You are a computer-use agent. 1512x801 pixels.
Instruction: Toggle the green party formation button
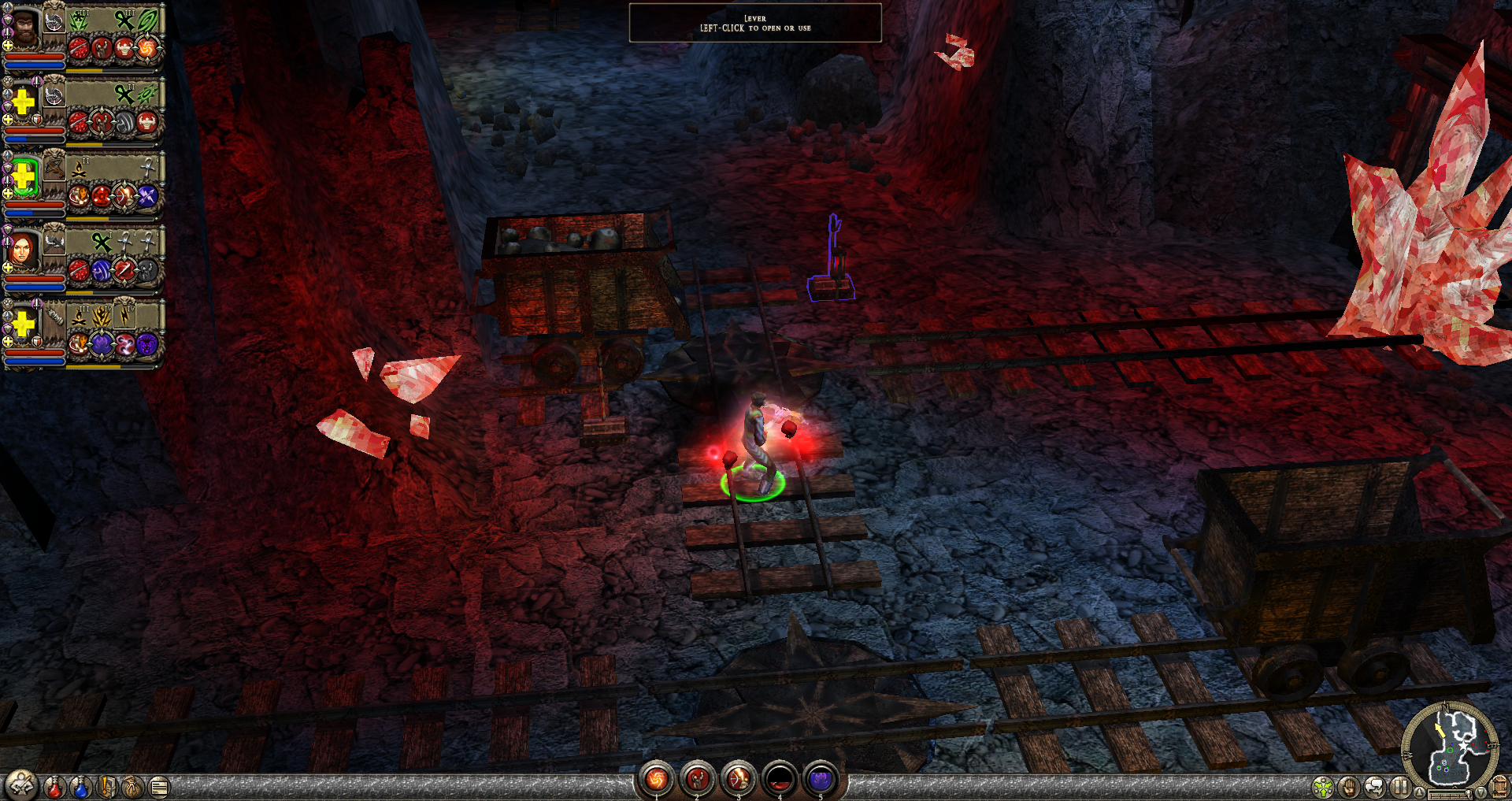[1323, 787]
